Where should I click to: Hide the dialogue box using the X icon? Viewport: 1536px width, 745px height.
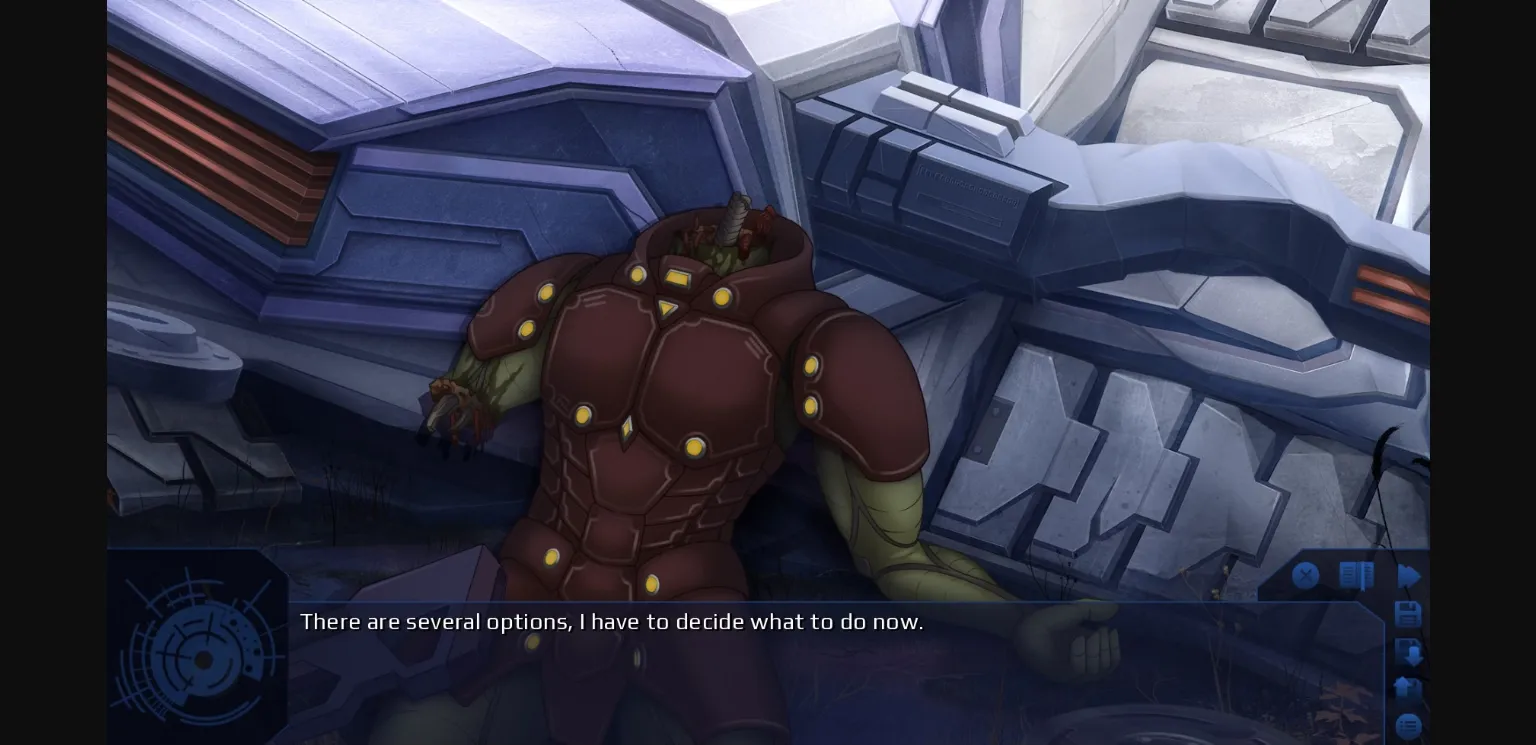pos(1306,575)
